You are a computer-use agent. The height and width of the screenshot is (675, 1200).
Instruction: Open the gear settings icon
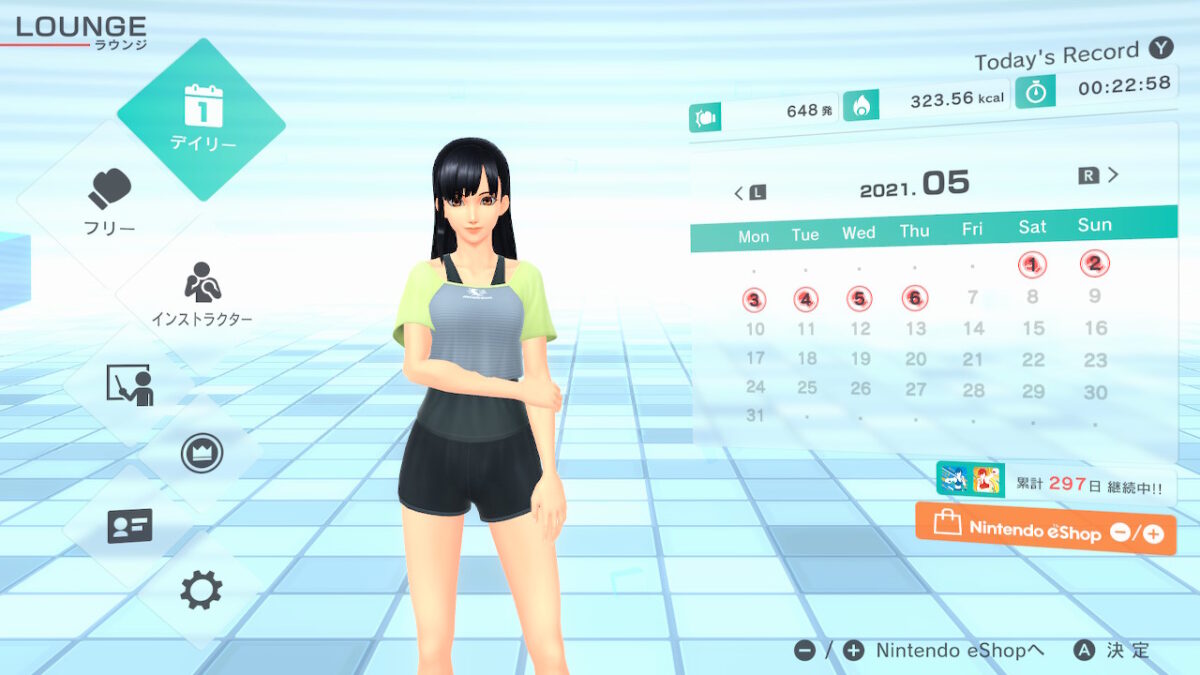click(x=201, y=590)
